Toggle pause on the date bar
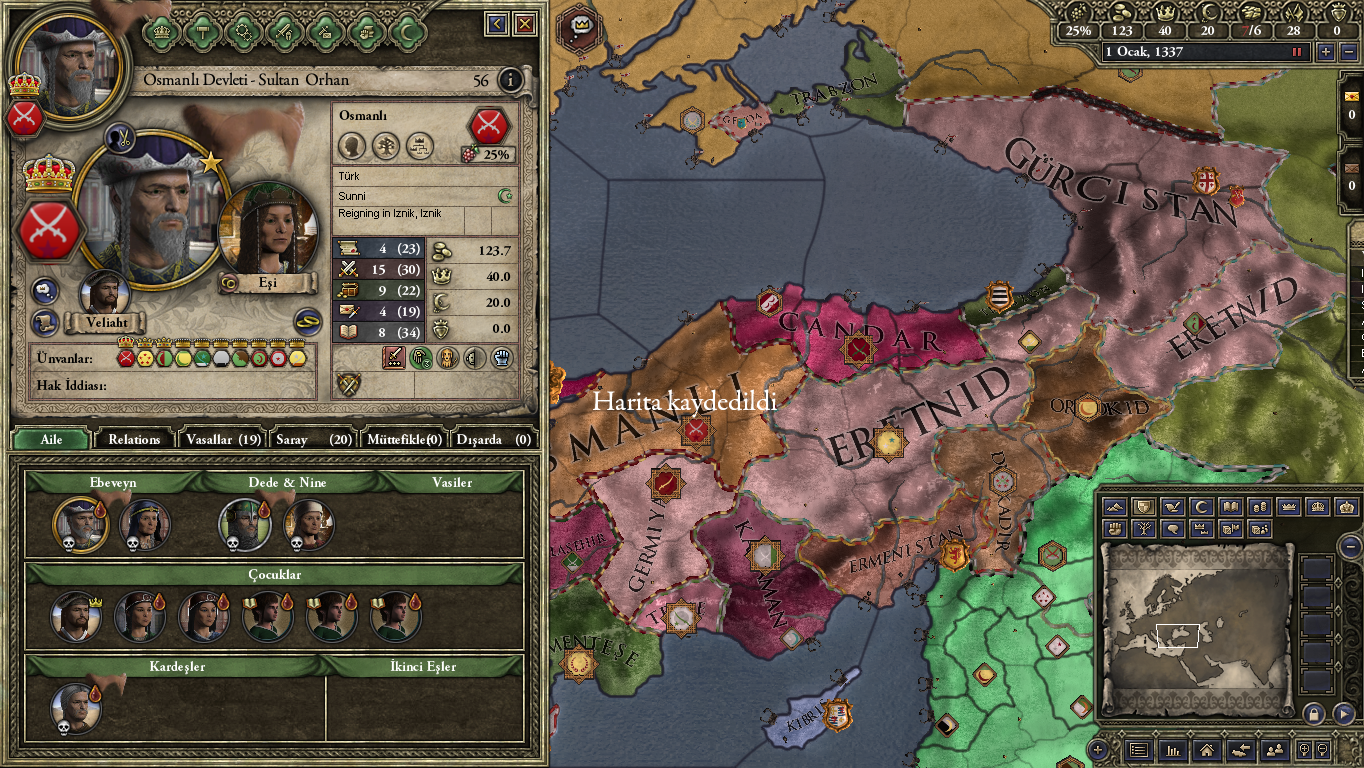 point(1298,52)
